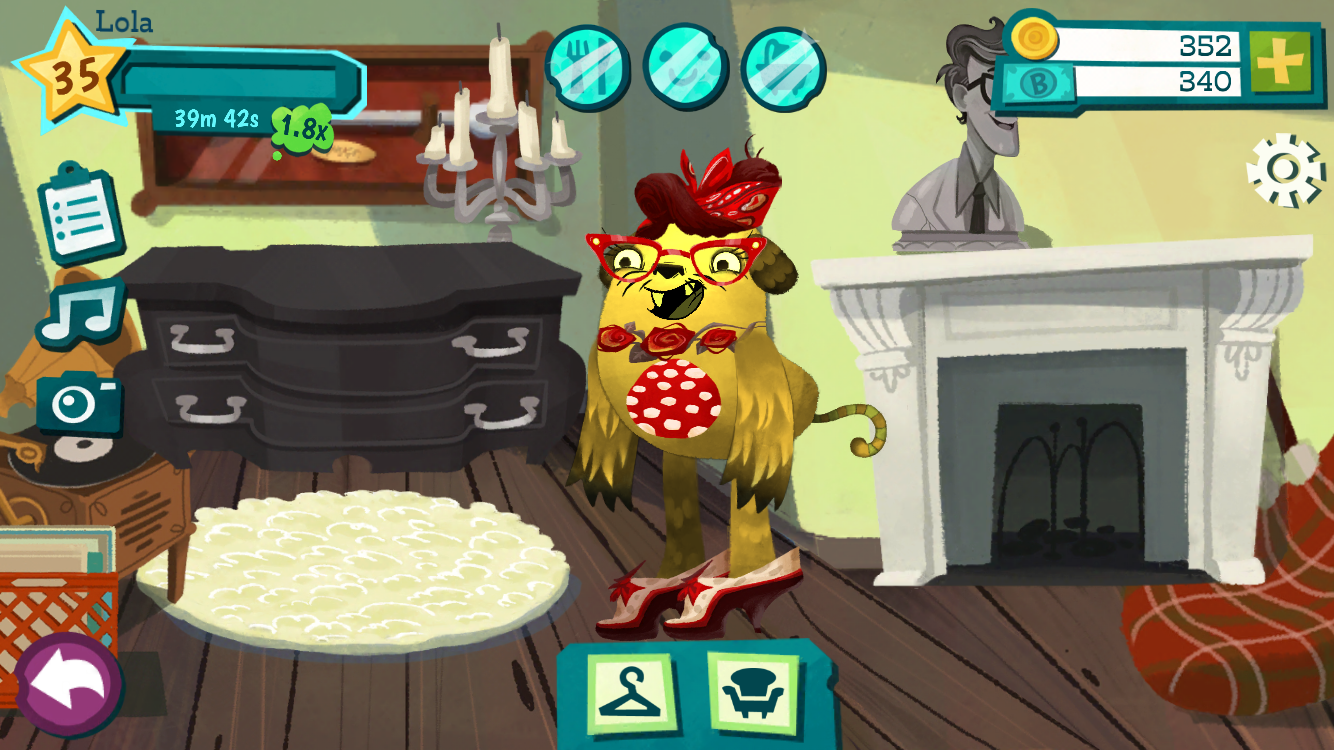Tap the green 1.8x multiplier badge
The width and height of the screenshot is (1334, 750).
pos(301,127)
